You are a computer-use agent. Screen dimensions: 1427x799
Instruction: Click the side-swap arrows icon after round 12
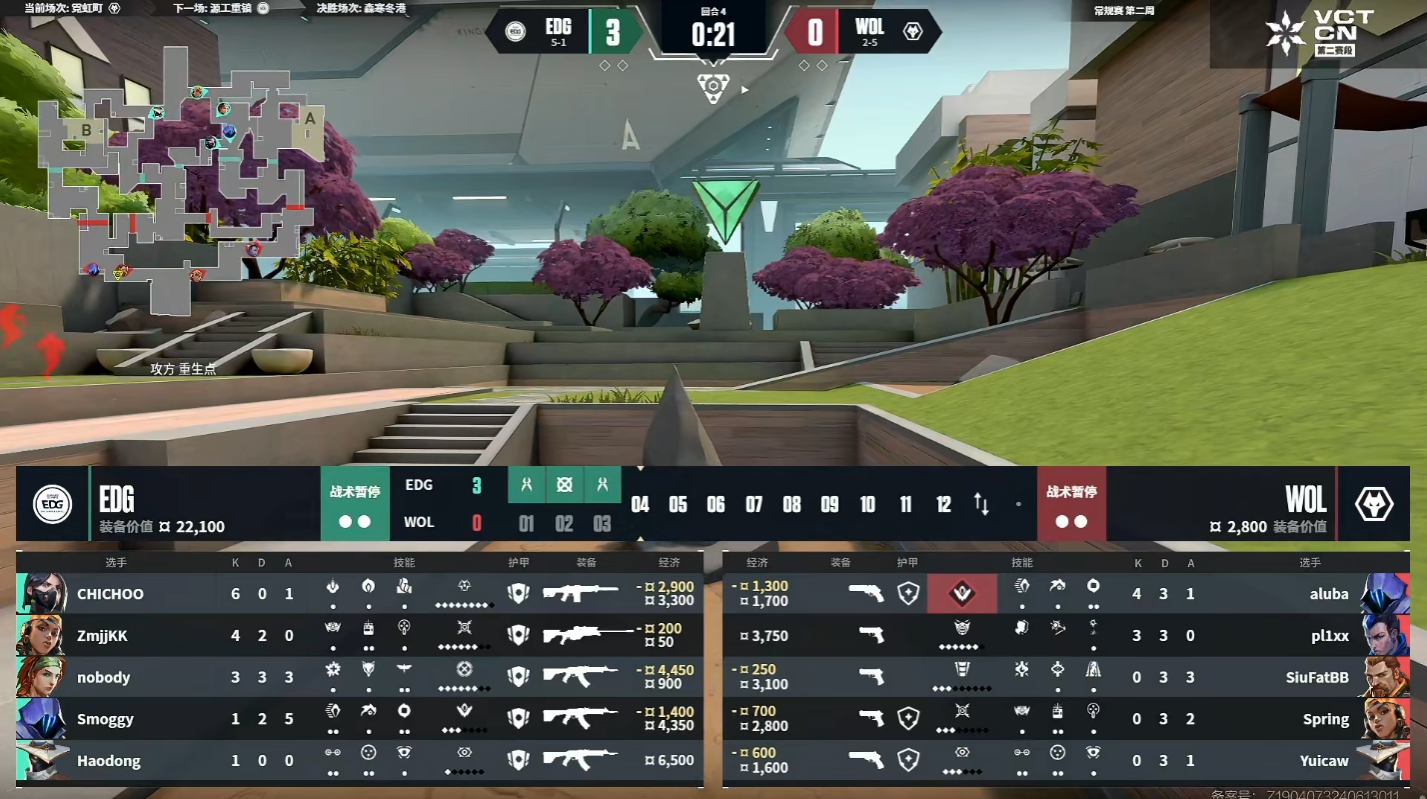pos(981,504)
